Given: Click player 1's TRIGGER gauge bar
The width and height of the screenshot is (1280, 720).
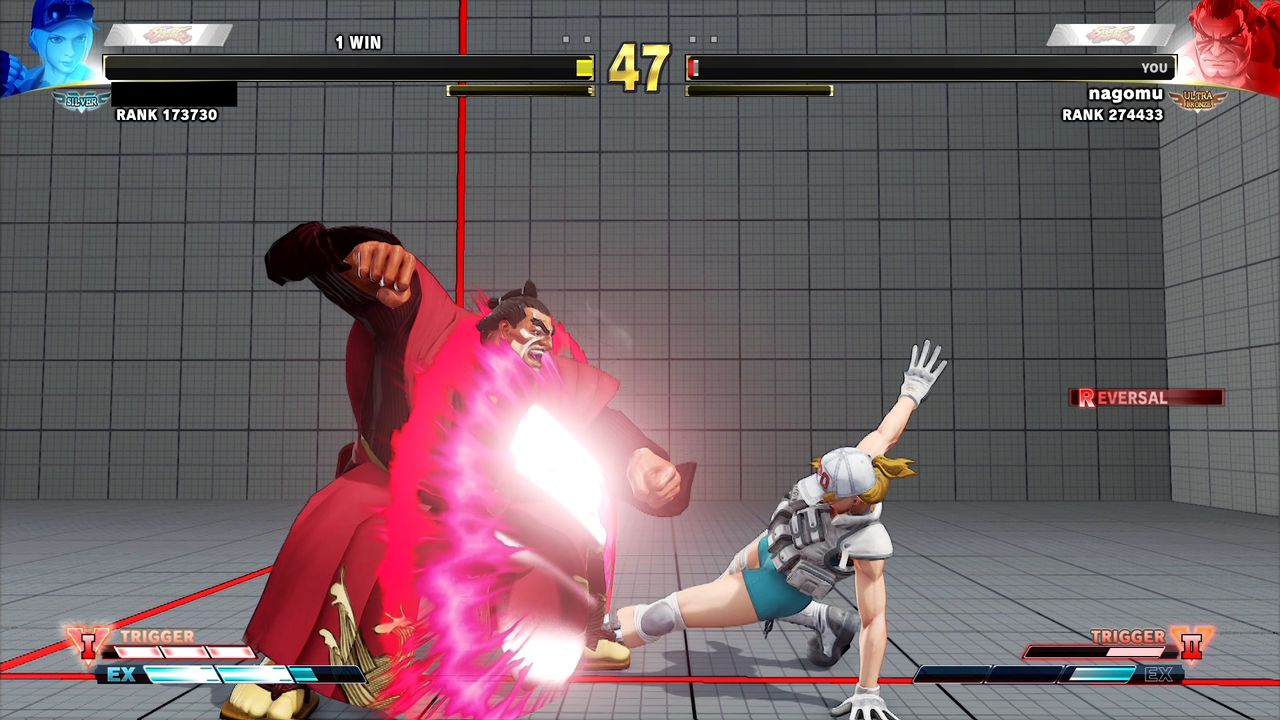Looking at the screenshot, I should point(185,650).
